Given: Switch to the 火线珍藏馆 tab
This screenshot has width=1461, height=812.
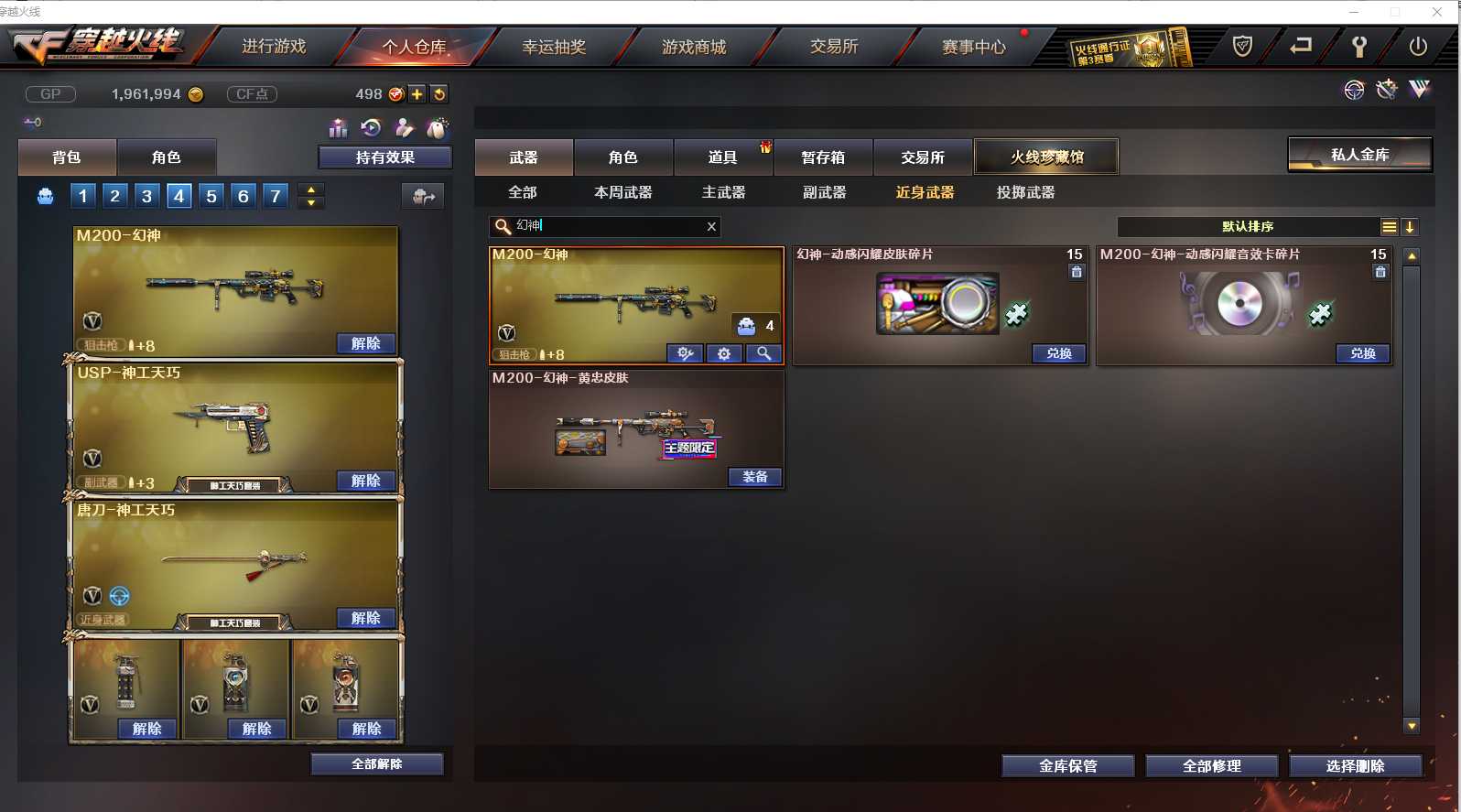Looking at the screenshot, I should [x=1045, y=157].
